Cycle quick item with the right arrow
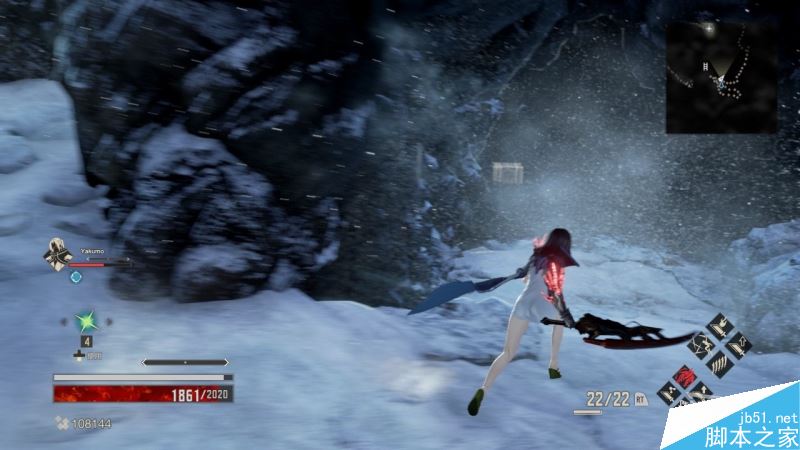The width and height of the screenshot is (800, 450). point(110,321)
